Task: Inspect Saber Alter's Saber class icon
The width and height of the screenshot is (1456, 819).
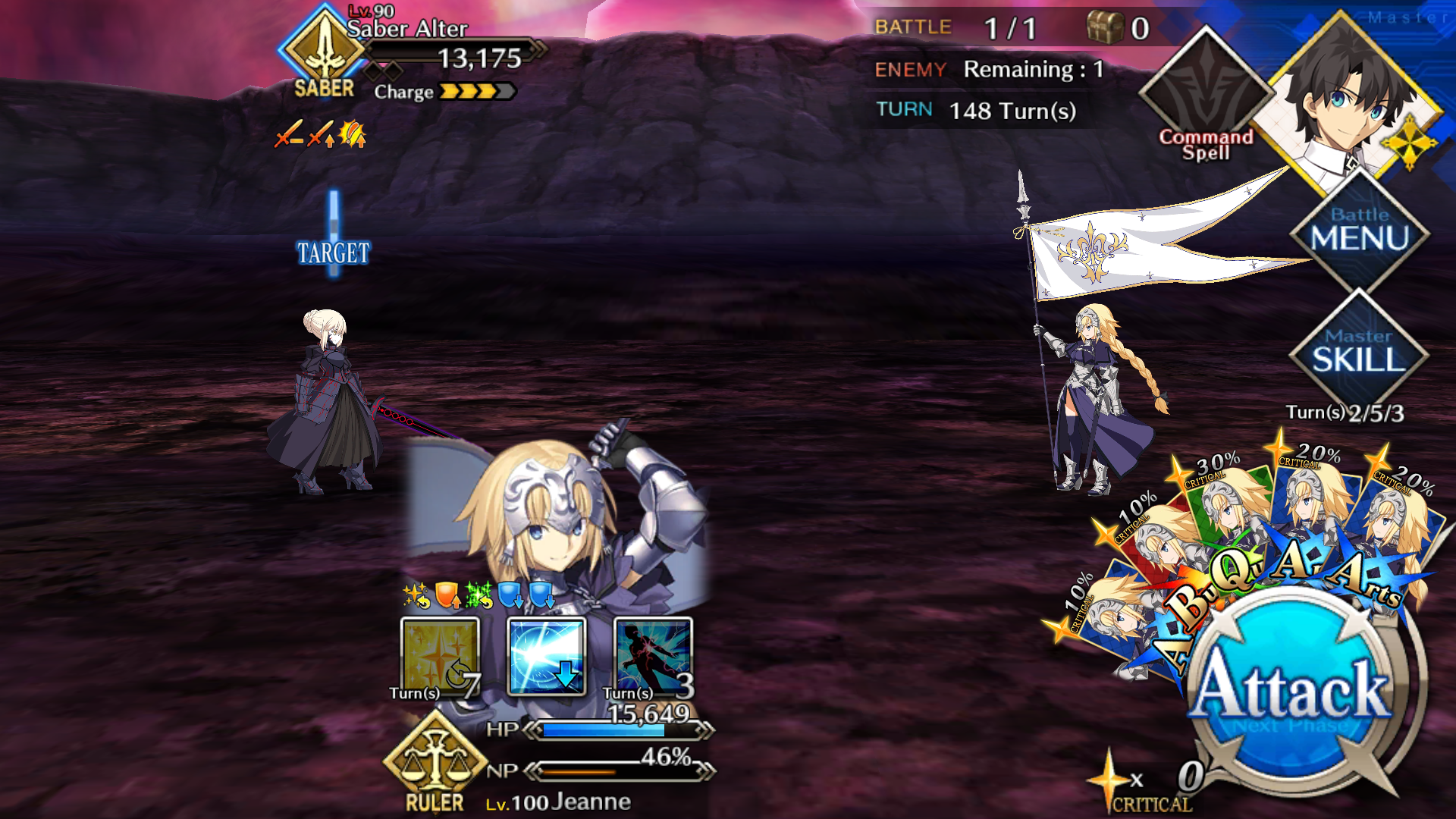Action: (x=325, y=52)
